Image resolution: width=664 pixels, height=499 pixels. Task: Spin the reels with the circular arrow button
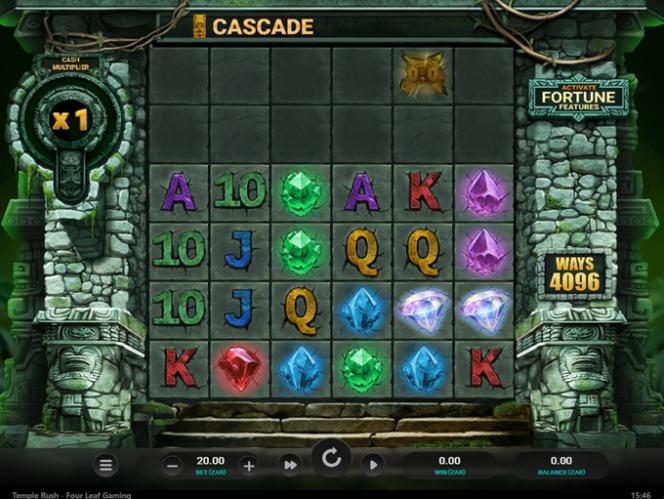(x=331, y=460)
